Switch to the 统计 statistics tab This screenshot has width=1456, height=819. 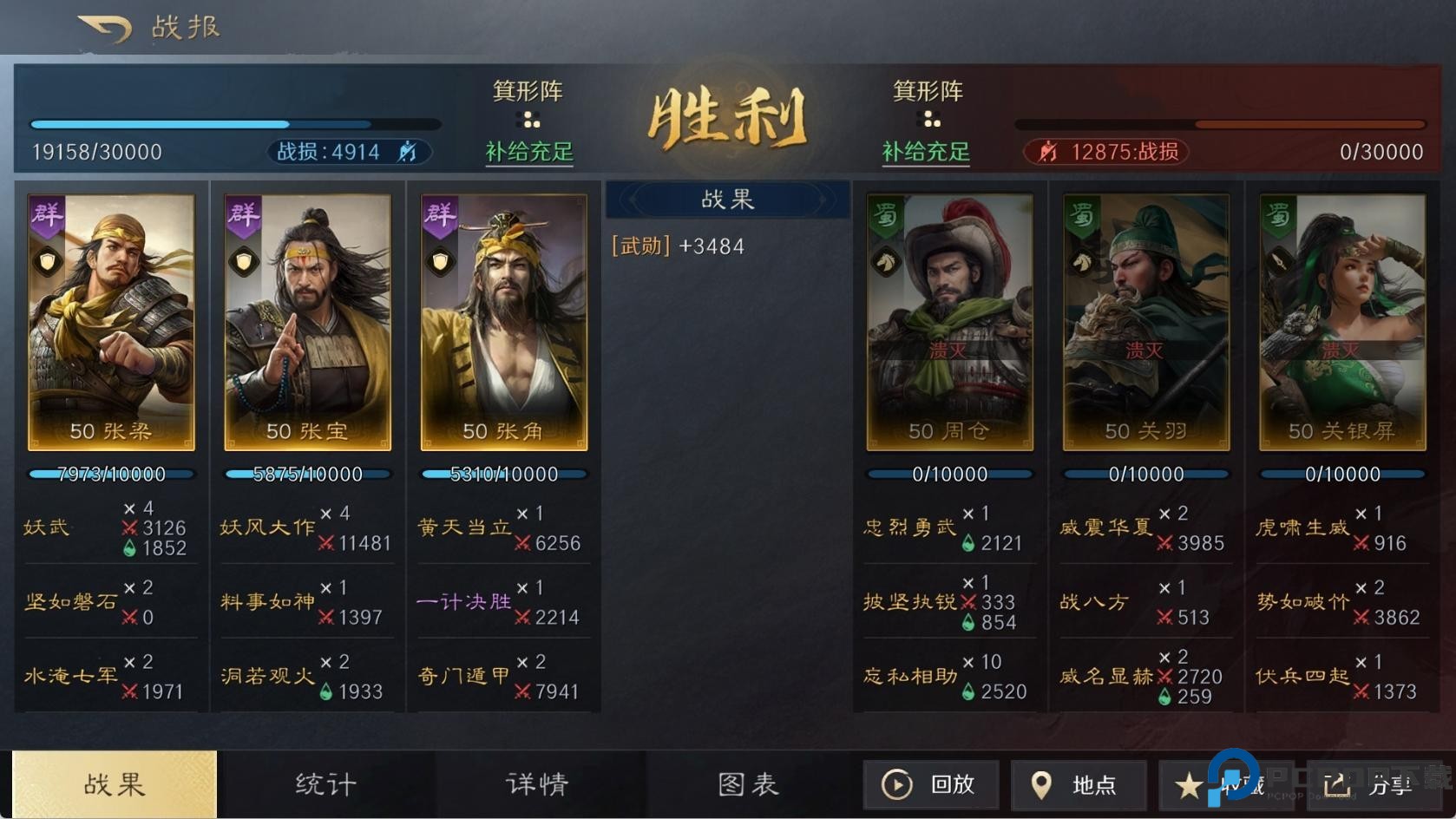324,783
